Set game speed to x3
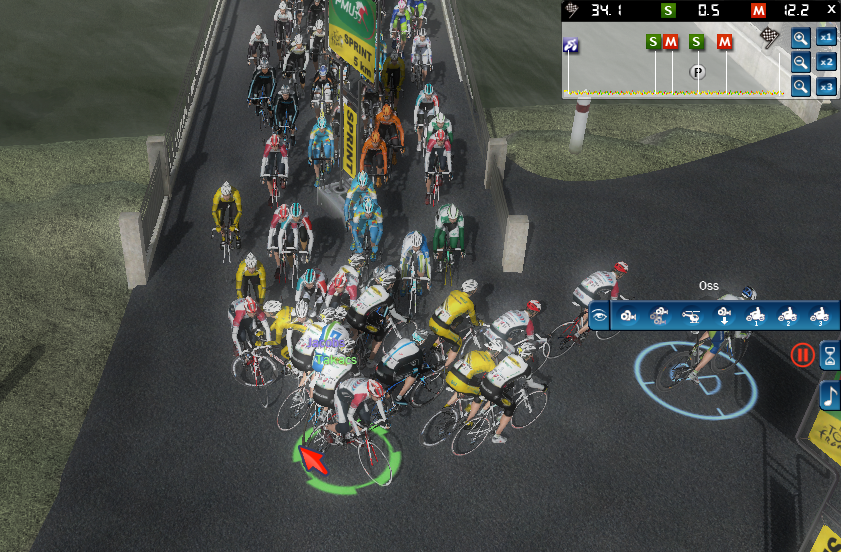This screenshot has width=841, height=552. click(826, 86)
